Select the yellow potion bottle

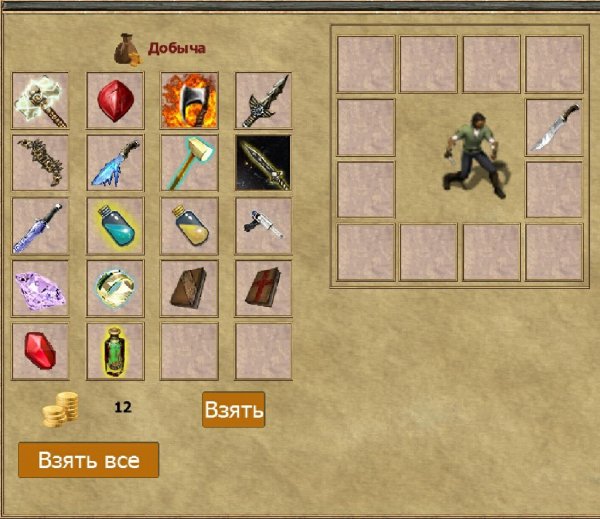[x=189, y=226]
